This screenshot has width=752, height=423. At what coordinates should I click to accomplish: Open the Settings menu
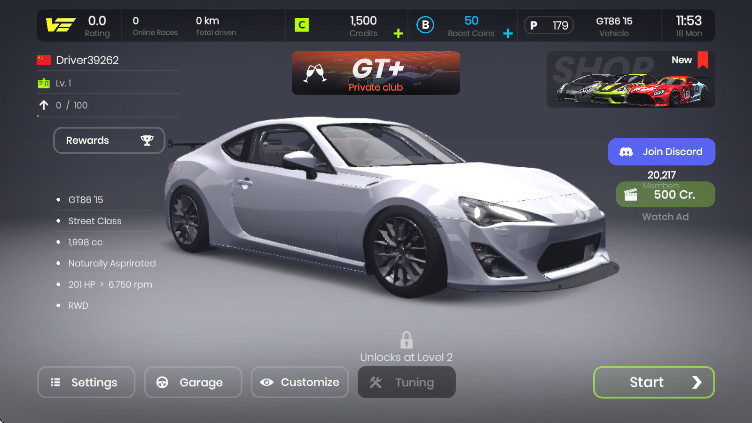[86, 382]
